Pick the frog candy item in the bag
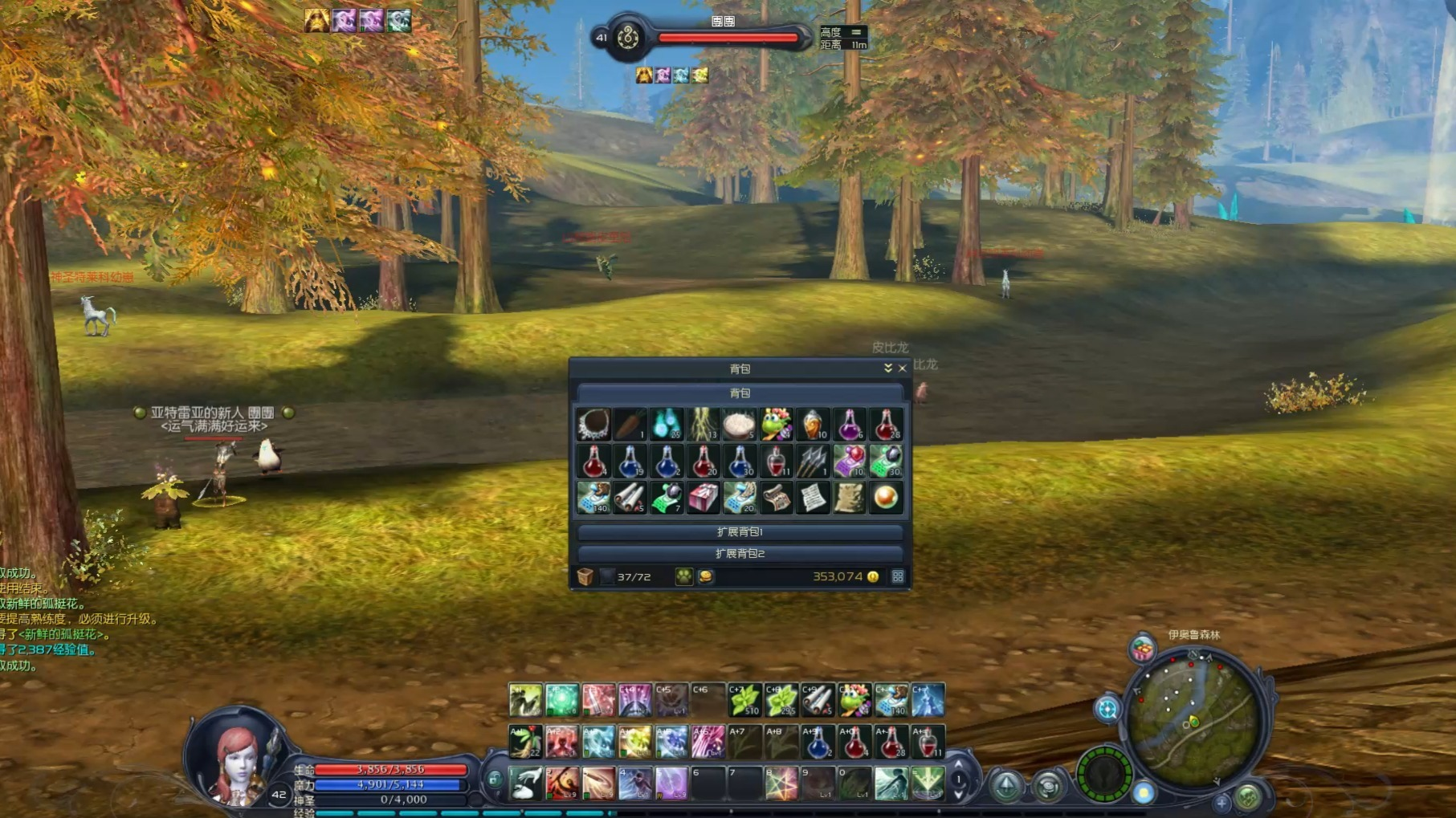Image resolution: width=1456 pixels, height=818 pixels. tap(777, 425)
